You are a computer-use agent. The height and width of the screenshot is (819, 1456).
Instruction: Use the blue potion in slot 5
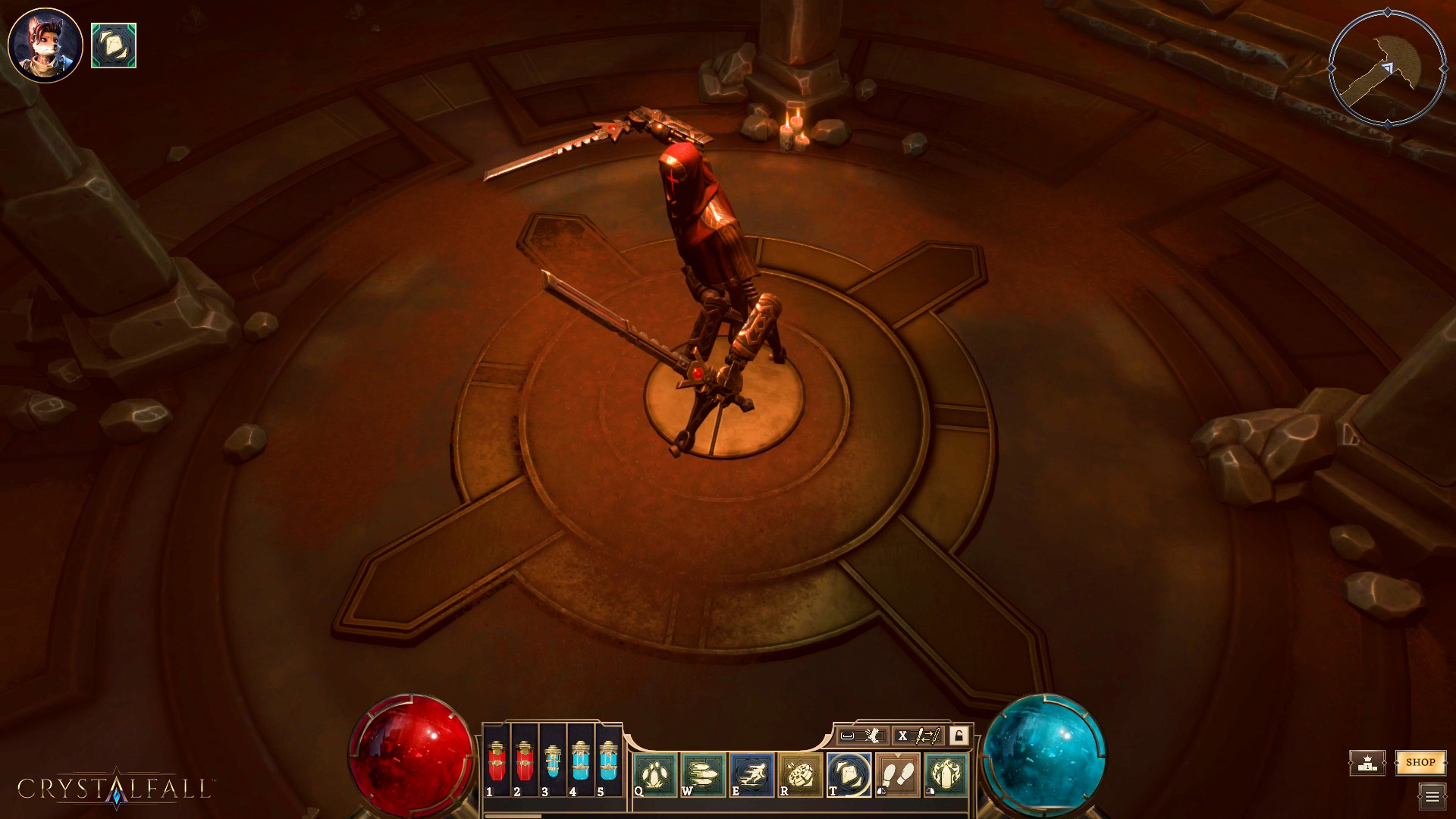coord(608,762)
